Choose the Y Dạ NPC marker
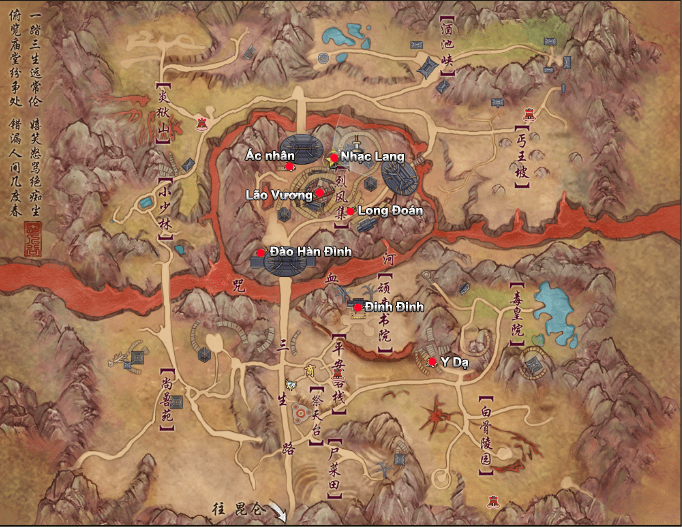682x527 pixels. click(x=431, y=360)
